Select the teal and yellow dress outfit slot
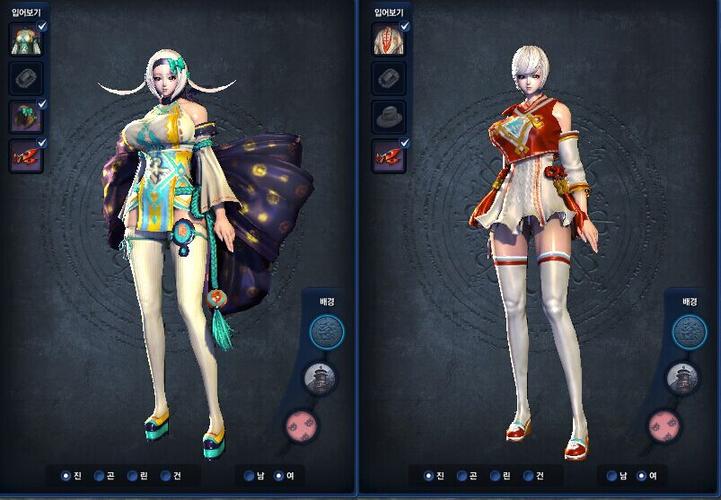 tap(24, 39)
